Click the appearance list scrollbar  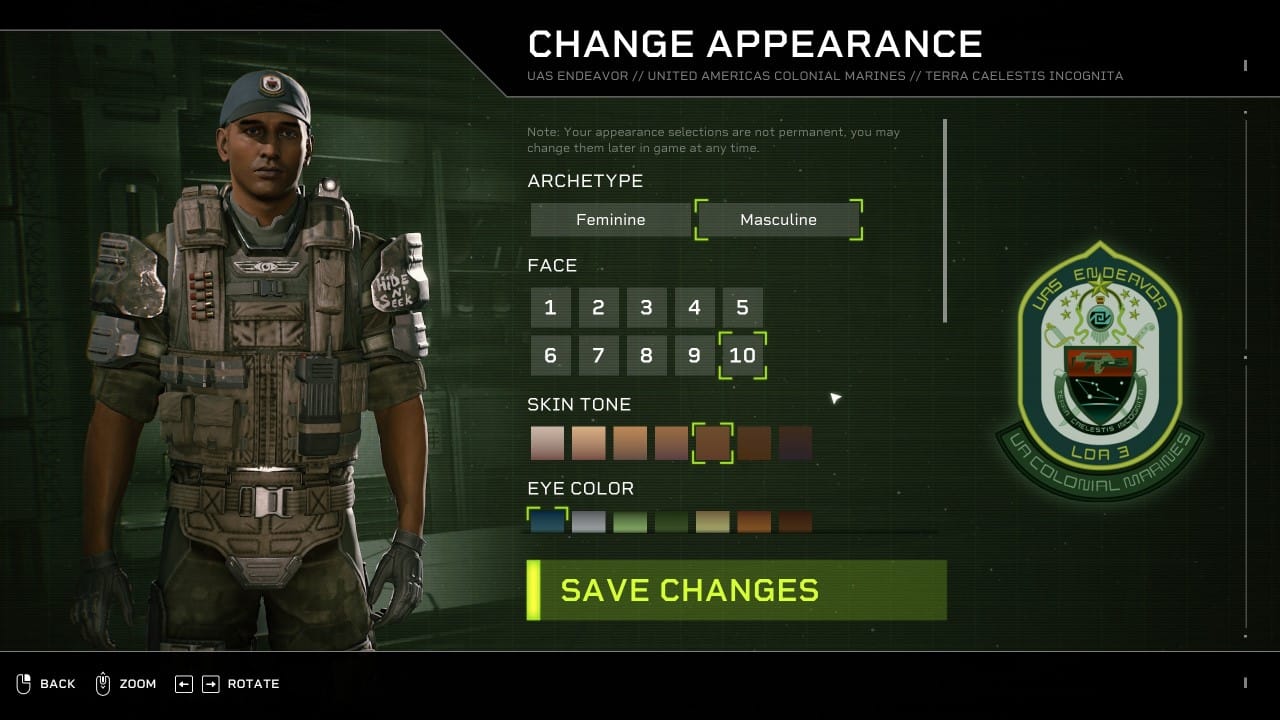(945, 220)
